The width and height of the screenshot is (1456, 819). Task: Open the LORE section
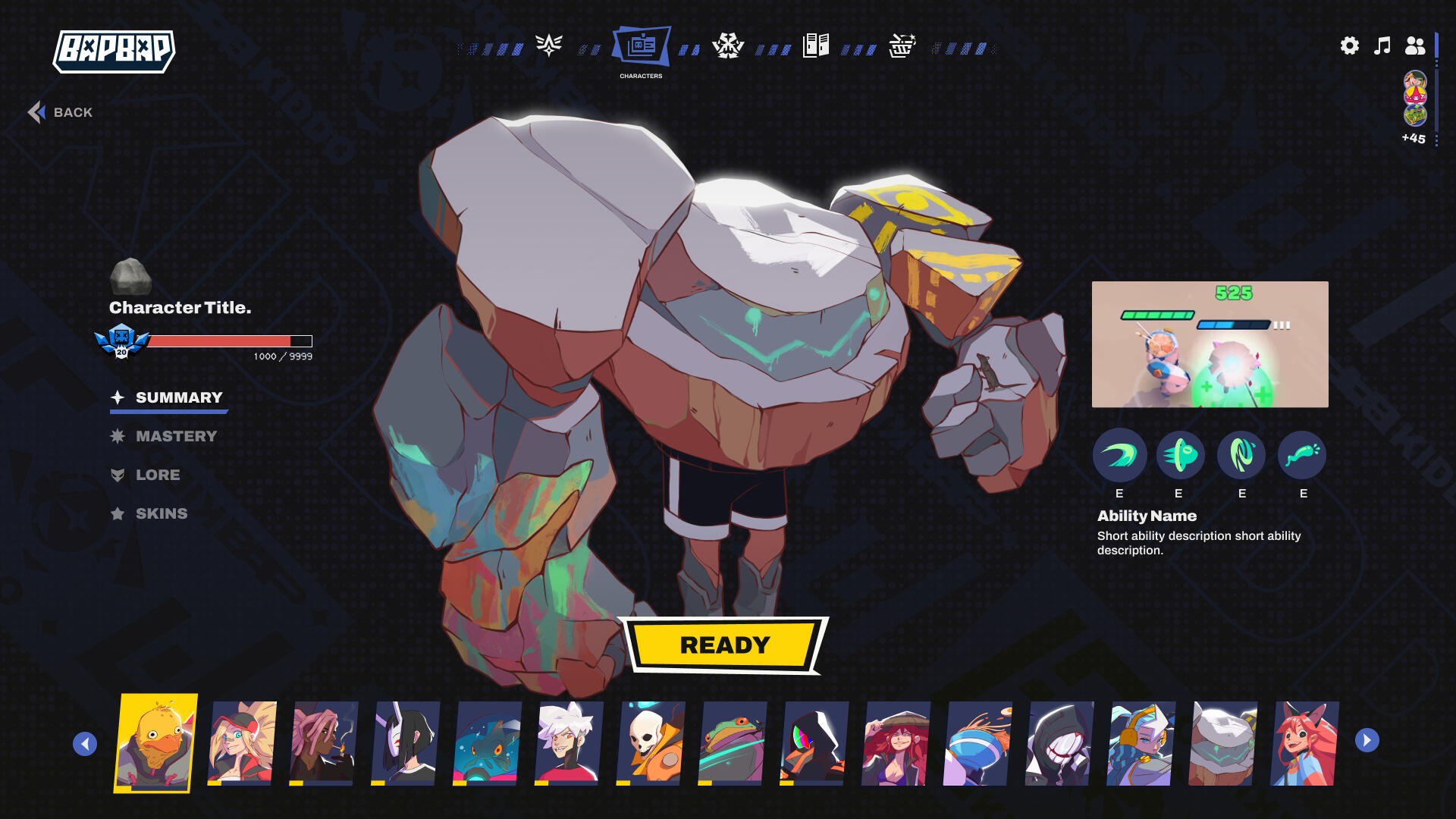click(158, 475)
